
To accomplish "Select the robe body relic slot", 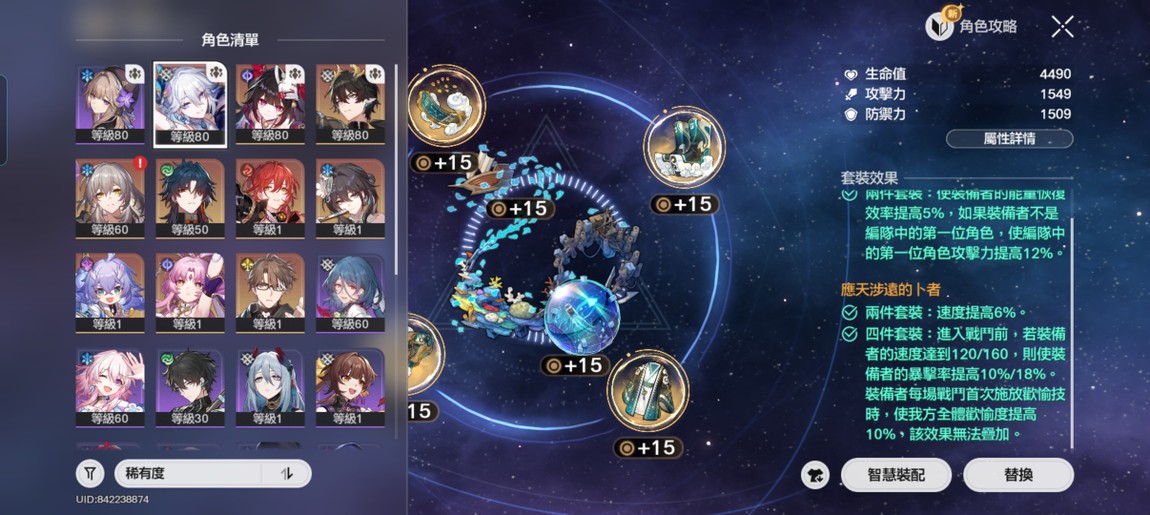I will coord(647,389).
